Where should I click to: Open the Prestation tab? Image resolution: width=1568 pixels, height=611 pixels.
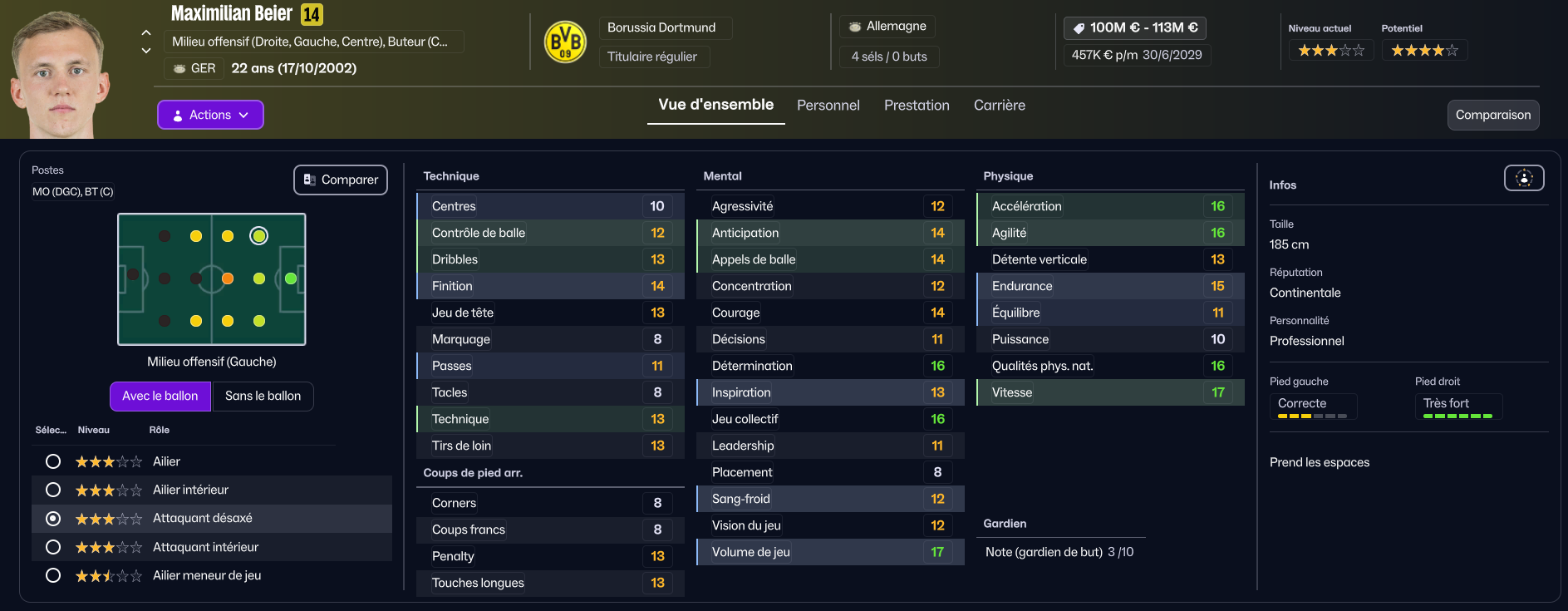point(917,106)
